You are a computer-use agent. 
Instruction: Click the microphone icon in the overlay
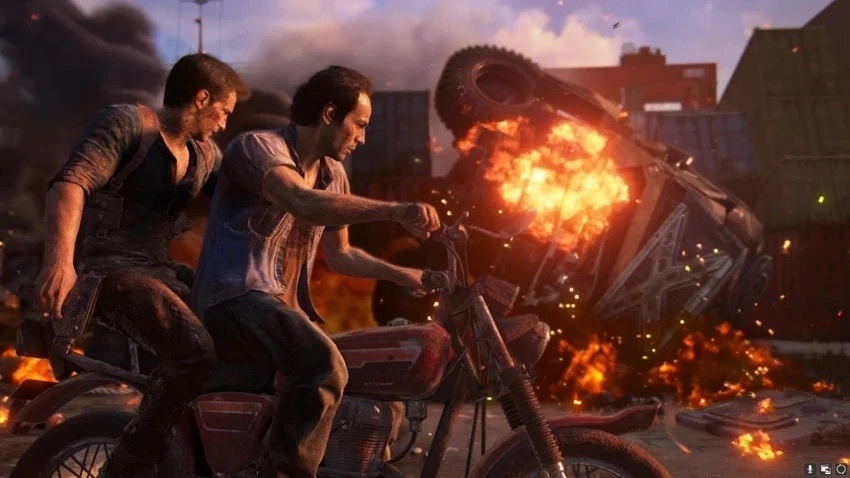coord(810,468)
